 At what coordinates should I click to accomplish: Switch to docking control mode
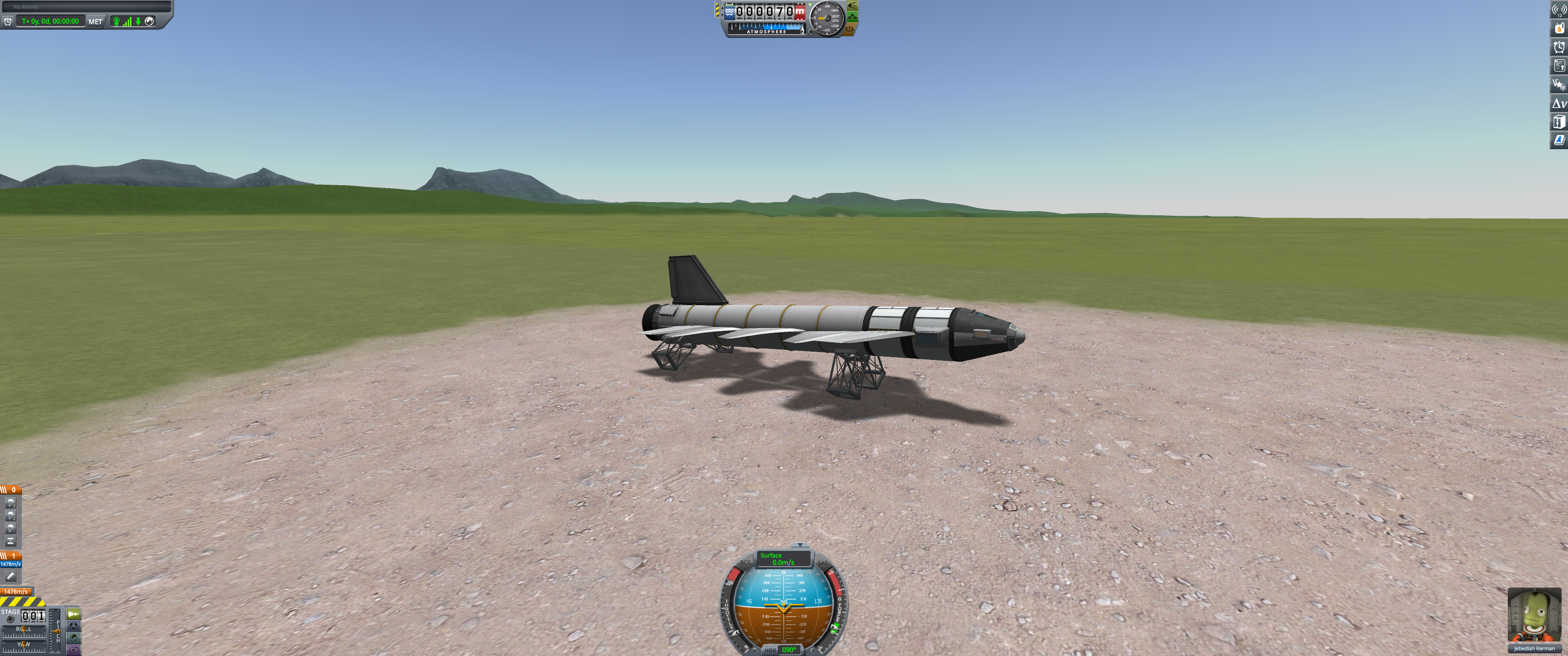[x=73, y=626]
